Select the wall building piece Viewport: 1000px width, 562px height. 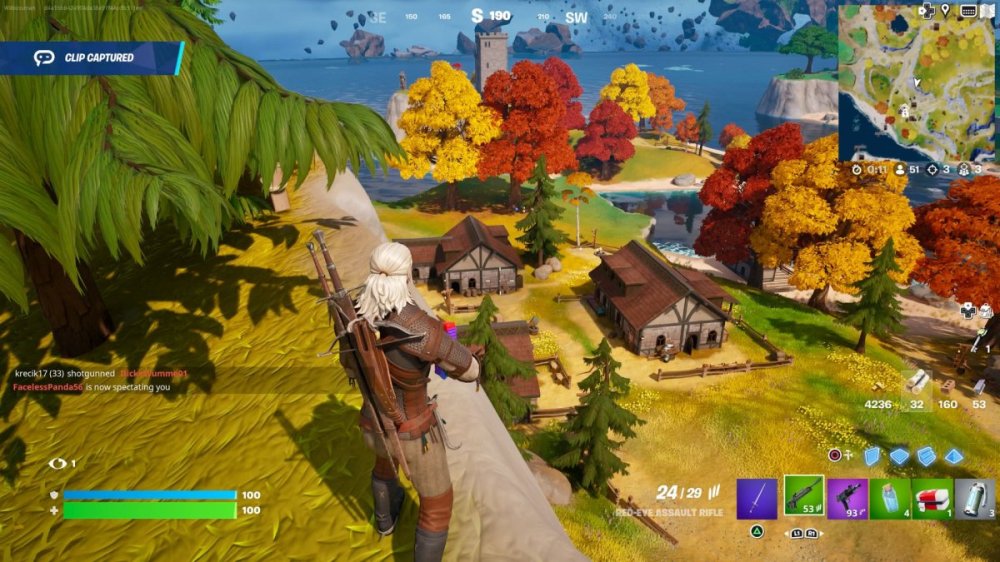872,456
